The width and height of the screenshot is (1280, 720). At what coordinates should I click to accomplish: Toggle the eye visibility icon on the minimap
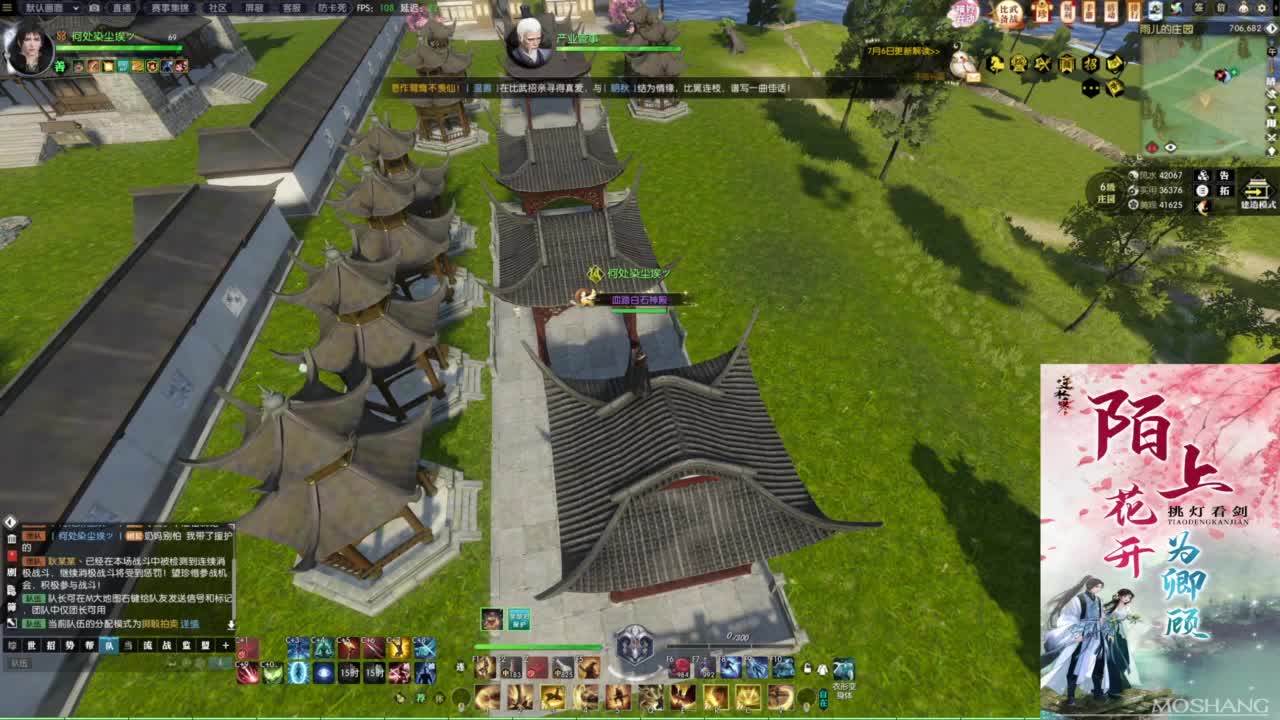(x=1170, y=146)
